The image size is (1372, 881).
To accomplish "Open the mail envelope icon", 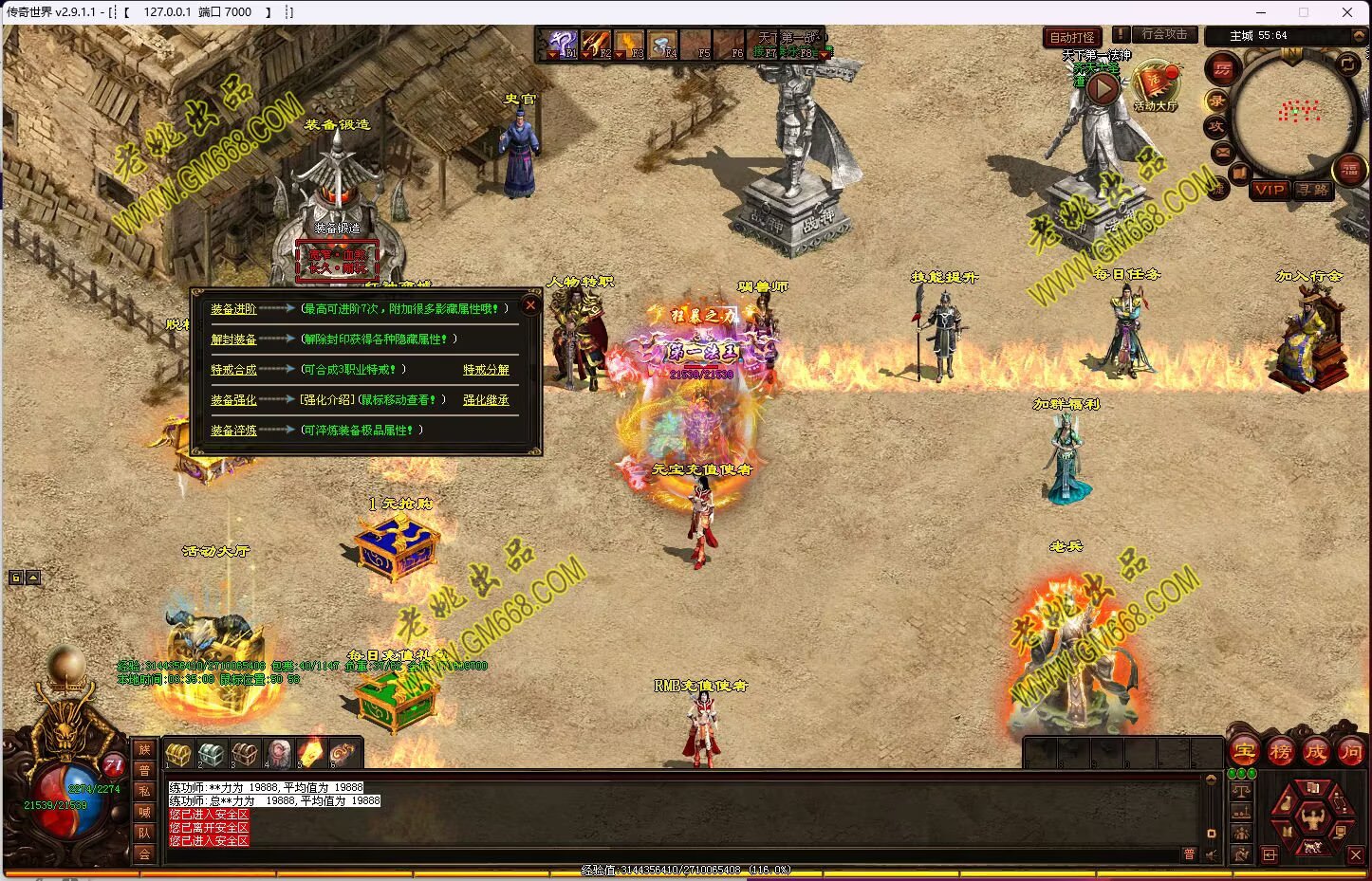I will tap(1222, 152).
